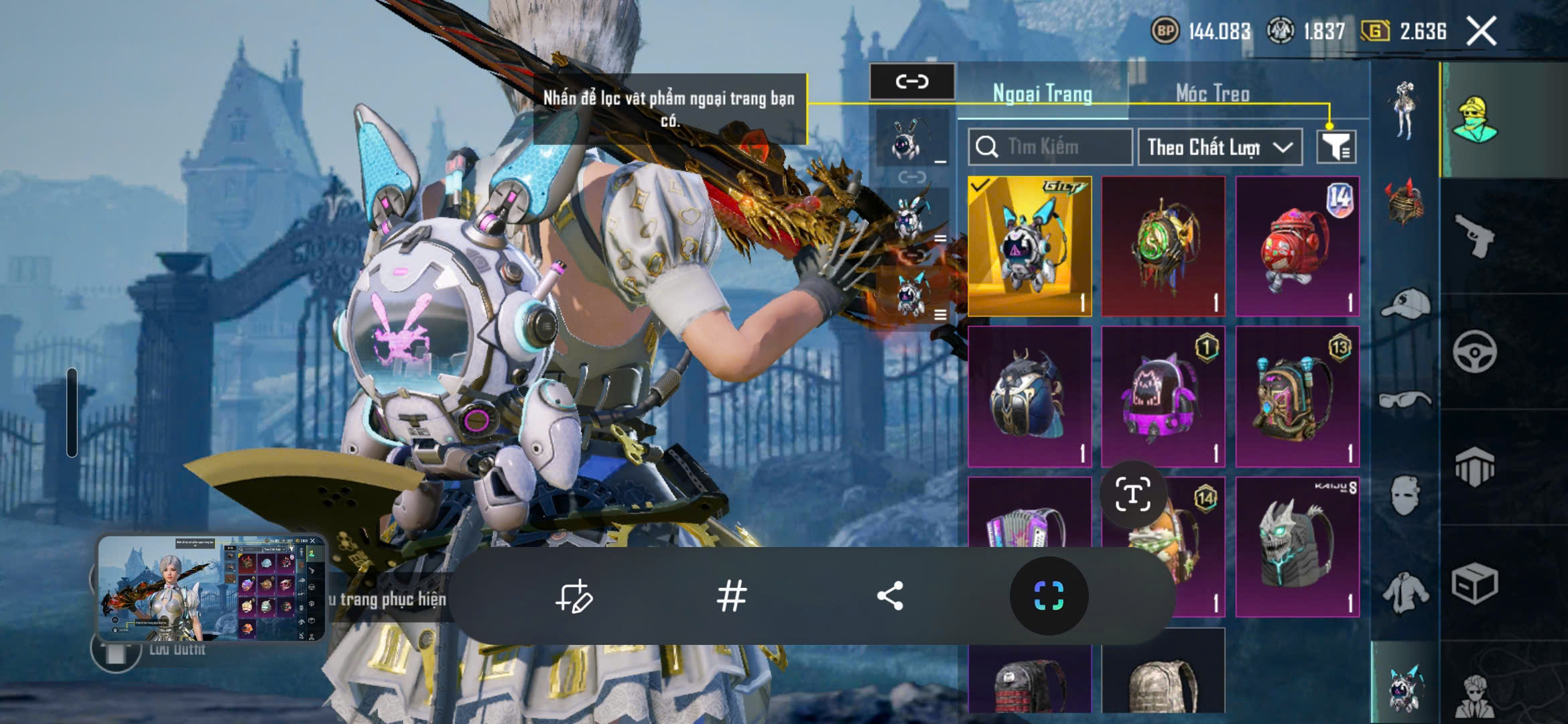Open the steering wheel vehicle category

click(1474, 352)
